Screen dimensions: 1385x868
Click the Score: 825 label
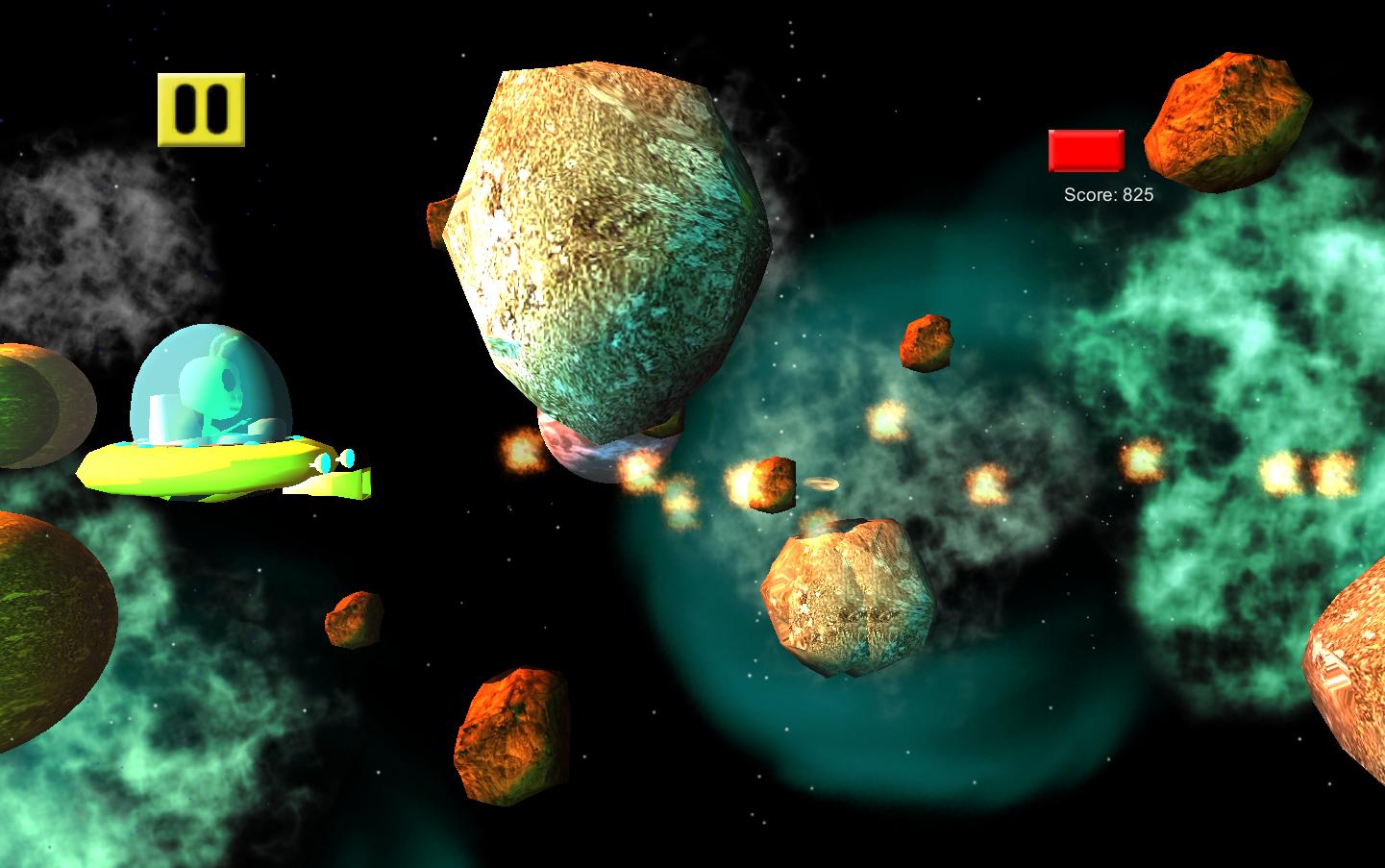(1109, 193)
